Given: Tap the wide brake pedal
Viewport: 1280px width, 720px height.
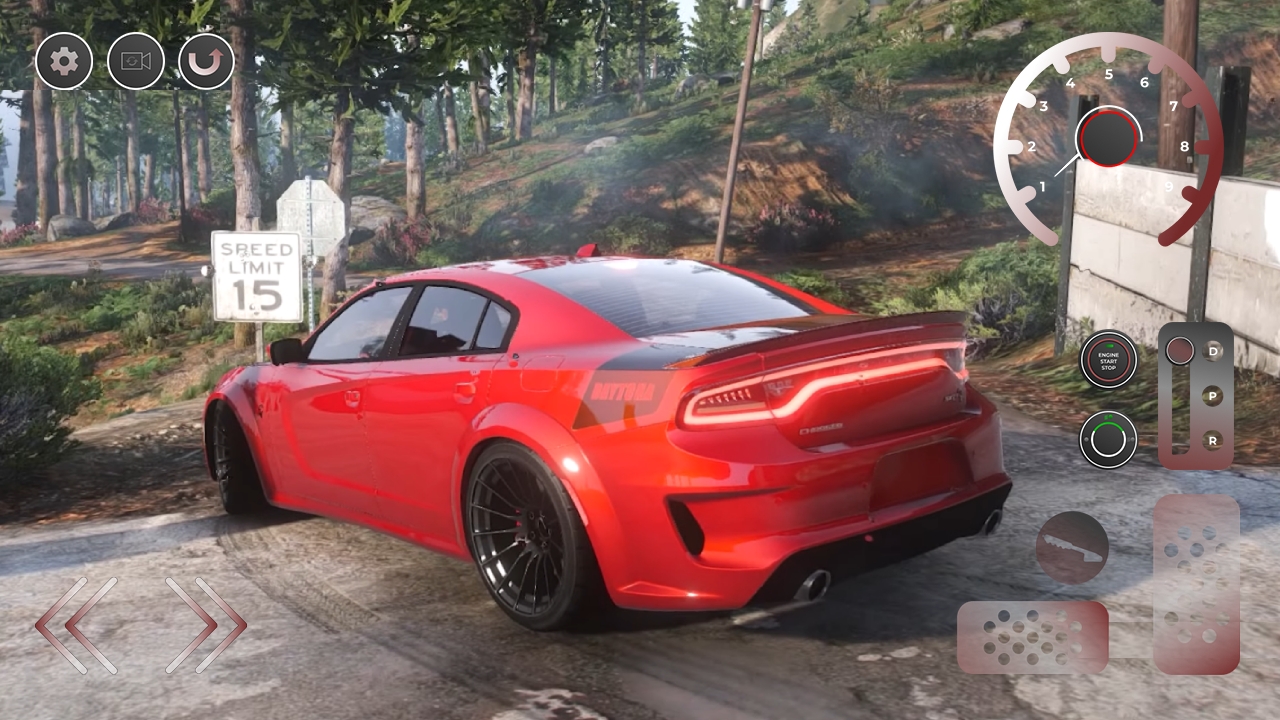Looking at the screenshot, I should pyautogui.click(x=1032, y=637).
